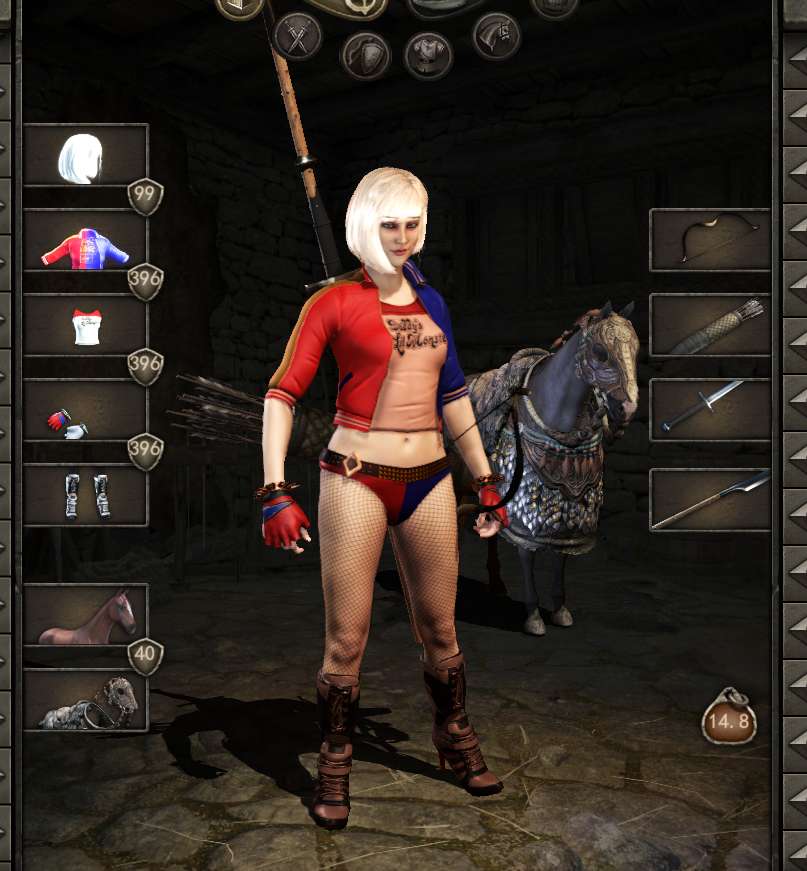This screenshot has height=871, width=807.
Task: Select the bow weapon slot
Action: tap(710, 240)
